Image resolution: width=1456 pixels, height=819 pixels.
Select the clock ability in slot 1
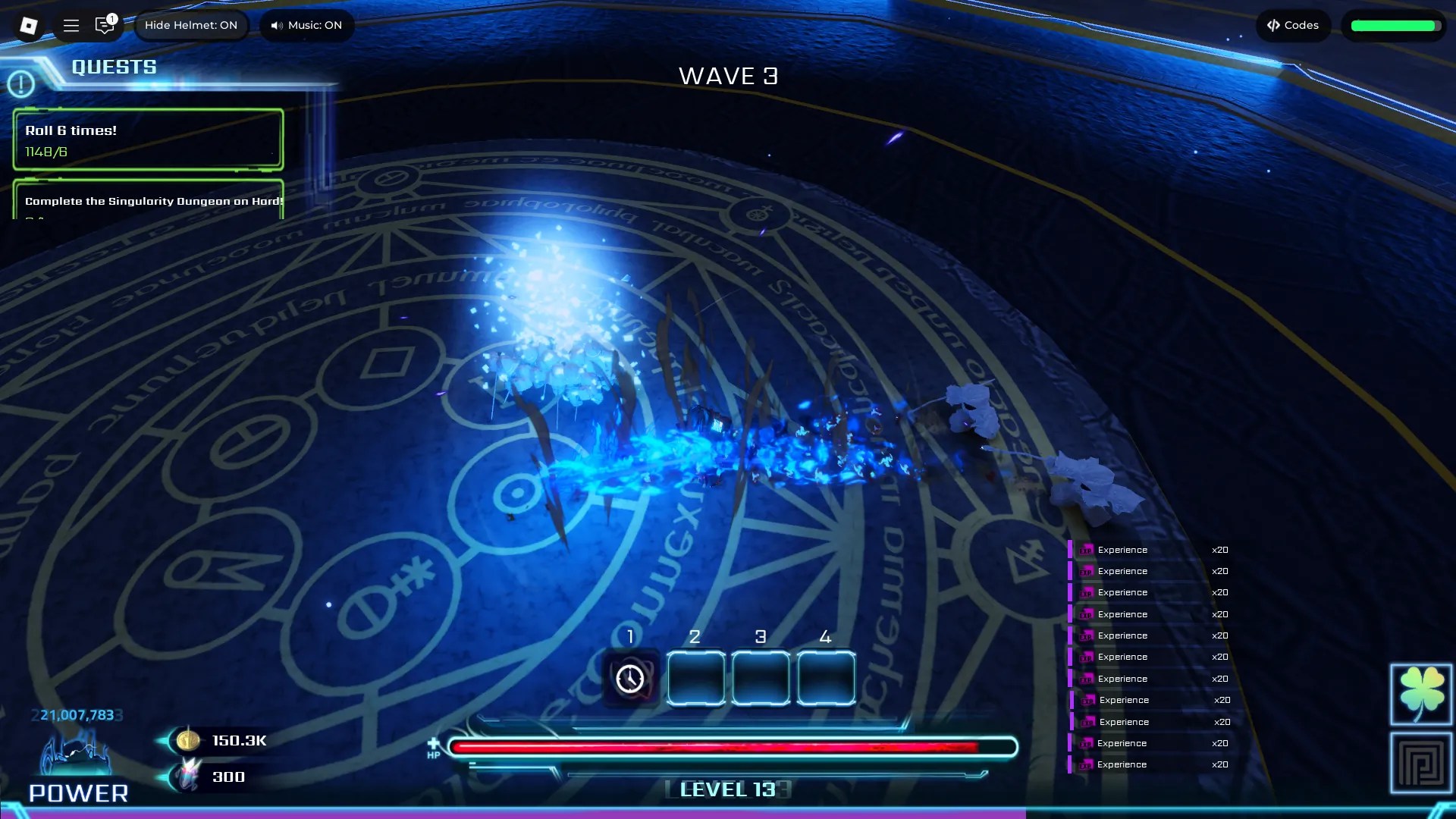point(630,678)
